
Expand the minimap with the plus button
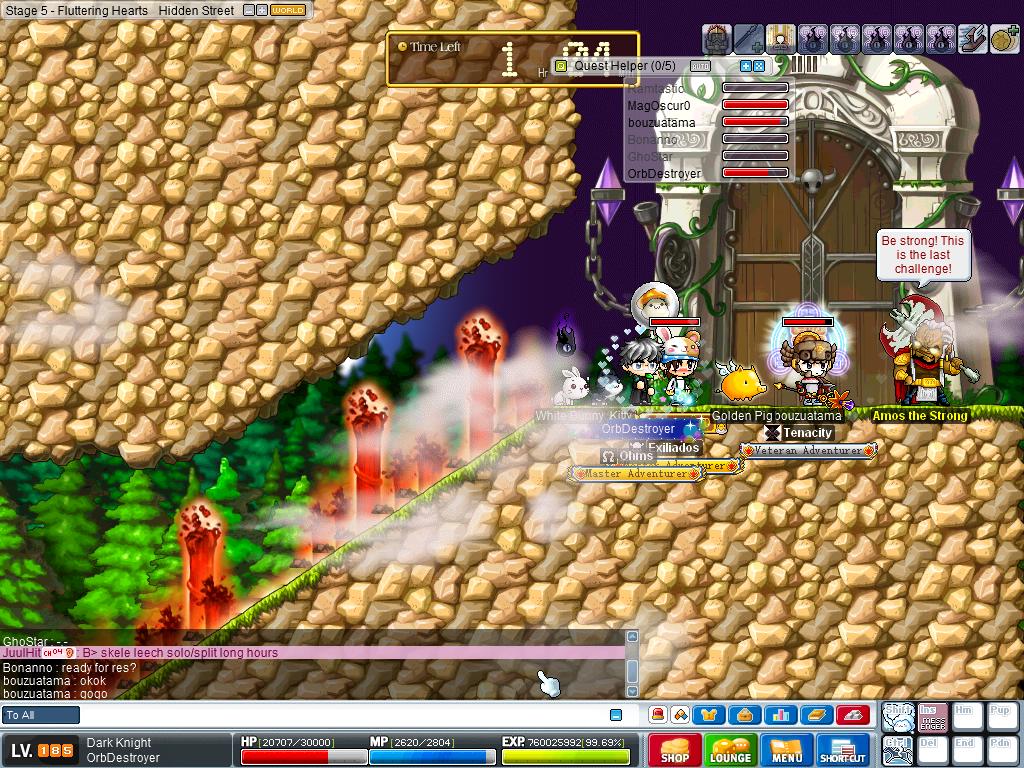[x=261, y=10]
